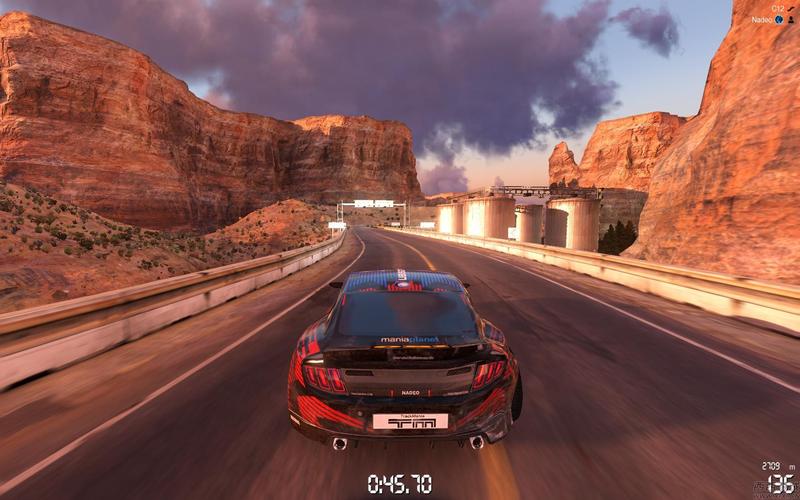Viewport: 800px width, 500px height.
Task: Click the Nadeo player silhouette icon
Action: [791, 19]
